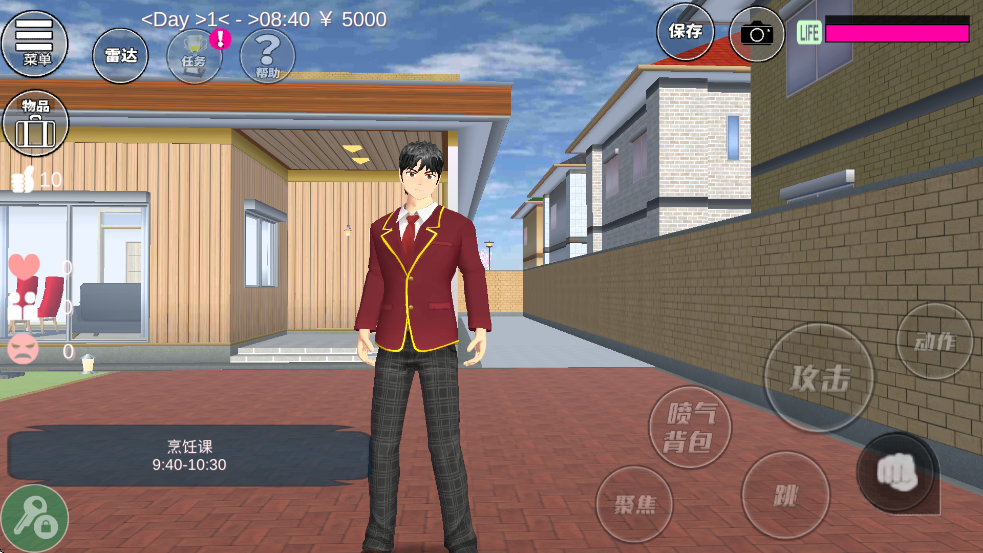Select the fist weapon icon
The image size is (983, 553).
point(897,472)
